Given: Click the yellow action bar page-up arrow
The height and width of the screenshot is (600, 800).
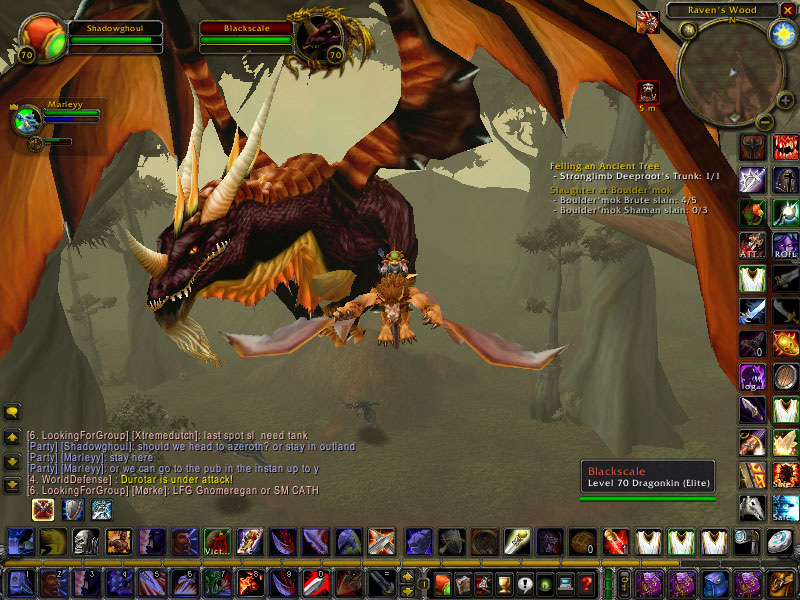Looking at the screenshot, I should [x=407, y=577].
